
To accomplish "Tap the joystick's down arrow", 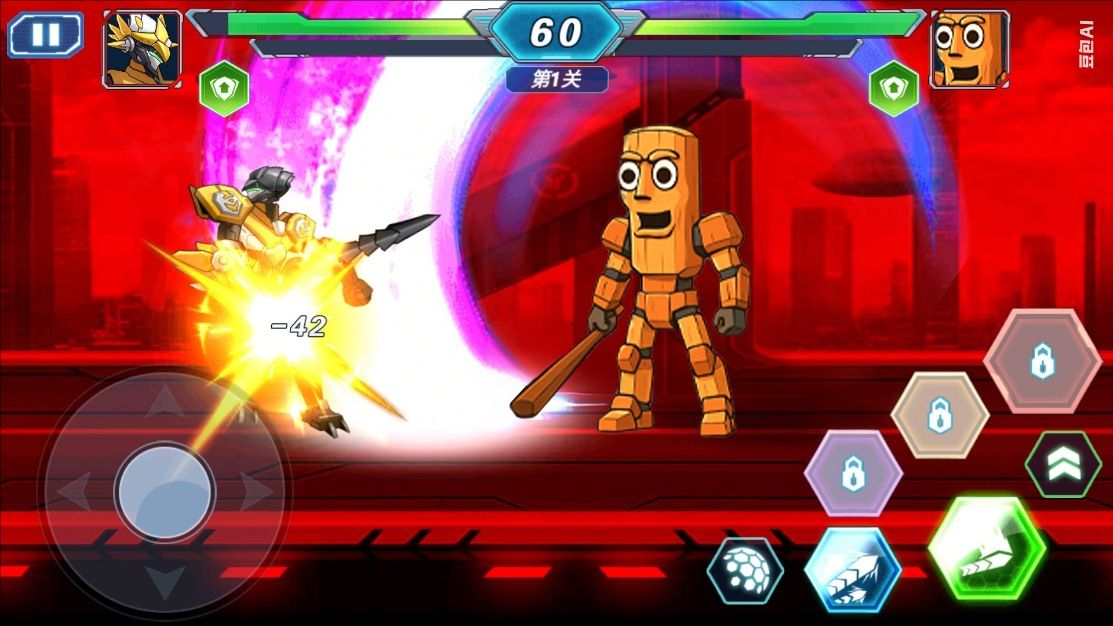I will click(x=165, y=580).
